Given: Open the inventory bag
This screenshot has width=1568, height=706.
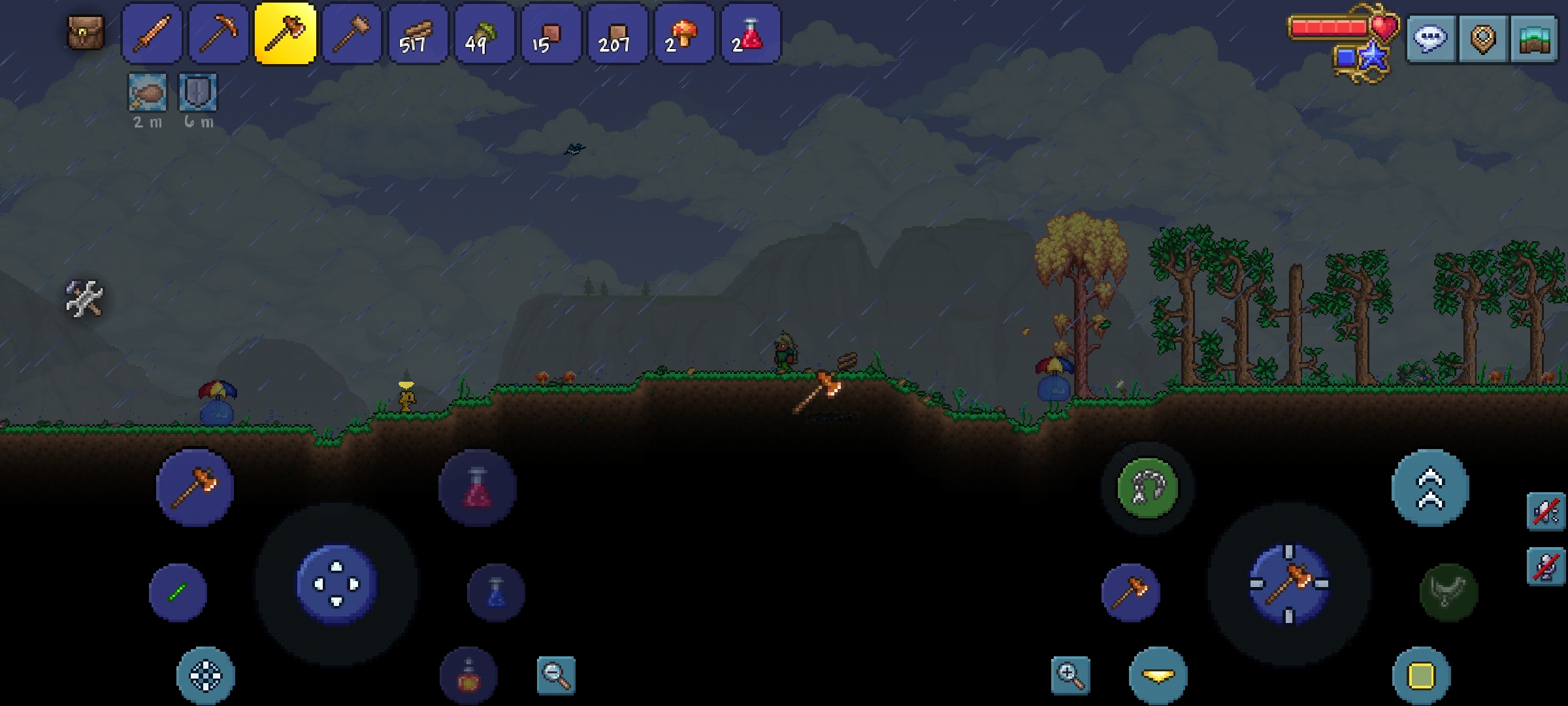Looking at the screenshot, I should pos(86,33).
